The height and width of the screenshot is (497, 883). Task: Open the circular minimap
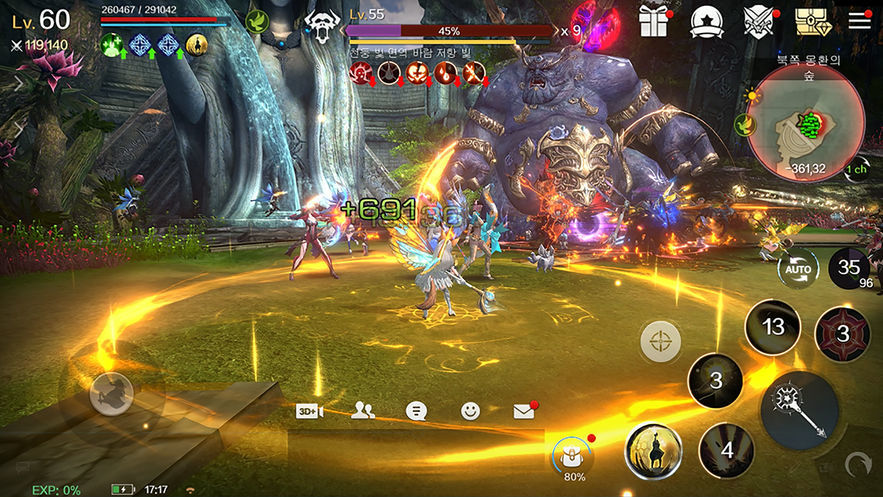pos(806,125)
